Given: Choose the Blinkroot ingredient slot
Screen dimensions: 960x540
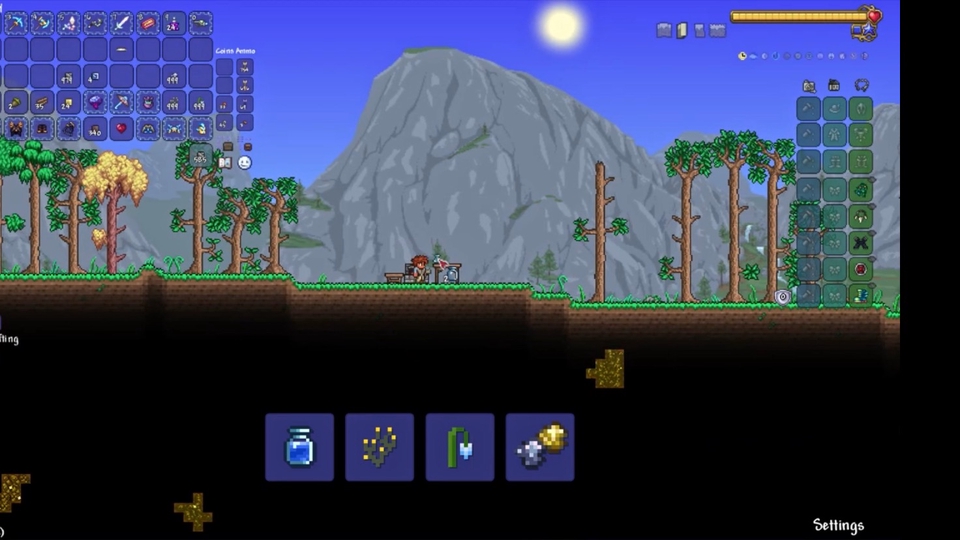Looking at the screenshot, I should pos(380,447).
